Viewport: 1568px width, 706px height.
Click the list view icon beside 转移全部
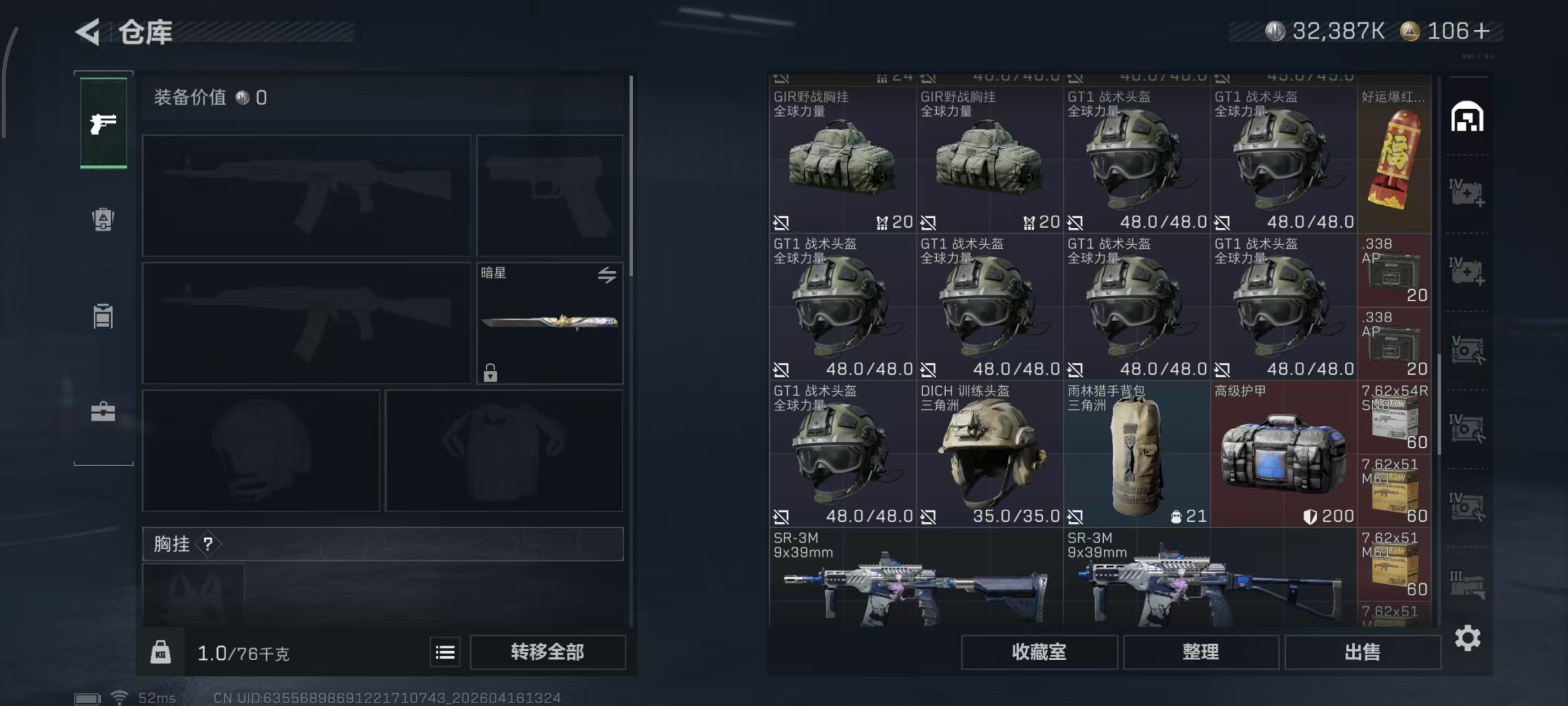(x=445, y=652)
